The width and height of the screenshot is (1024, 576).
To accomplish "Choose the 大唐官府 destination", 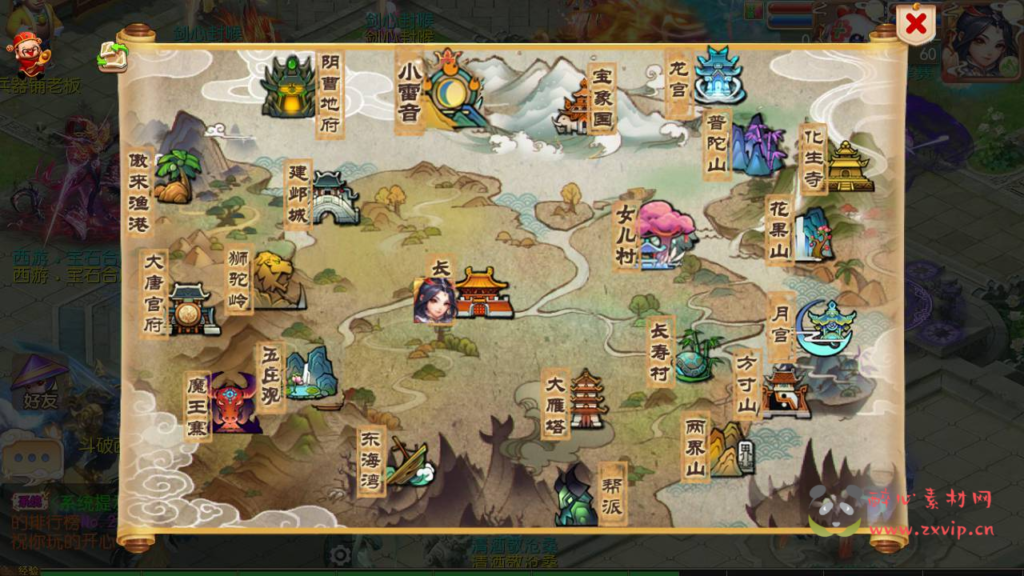I will 192,308.
